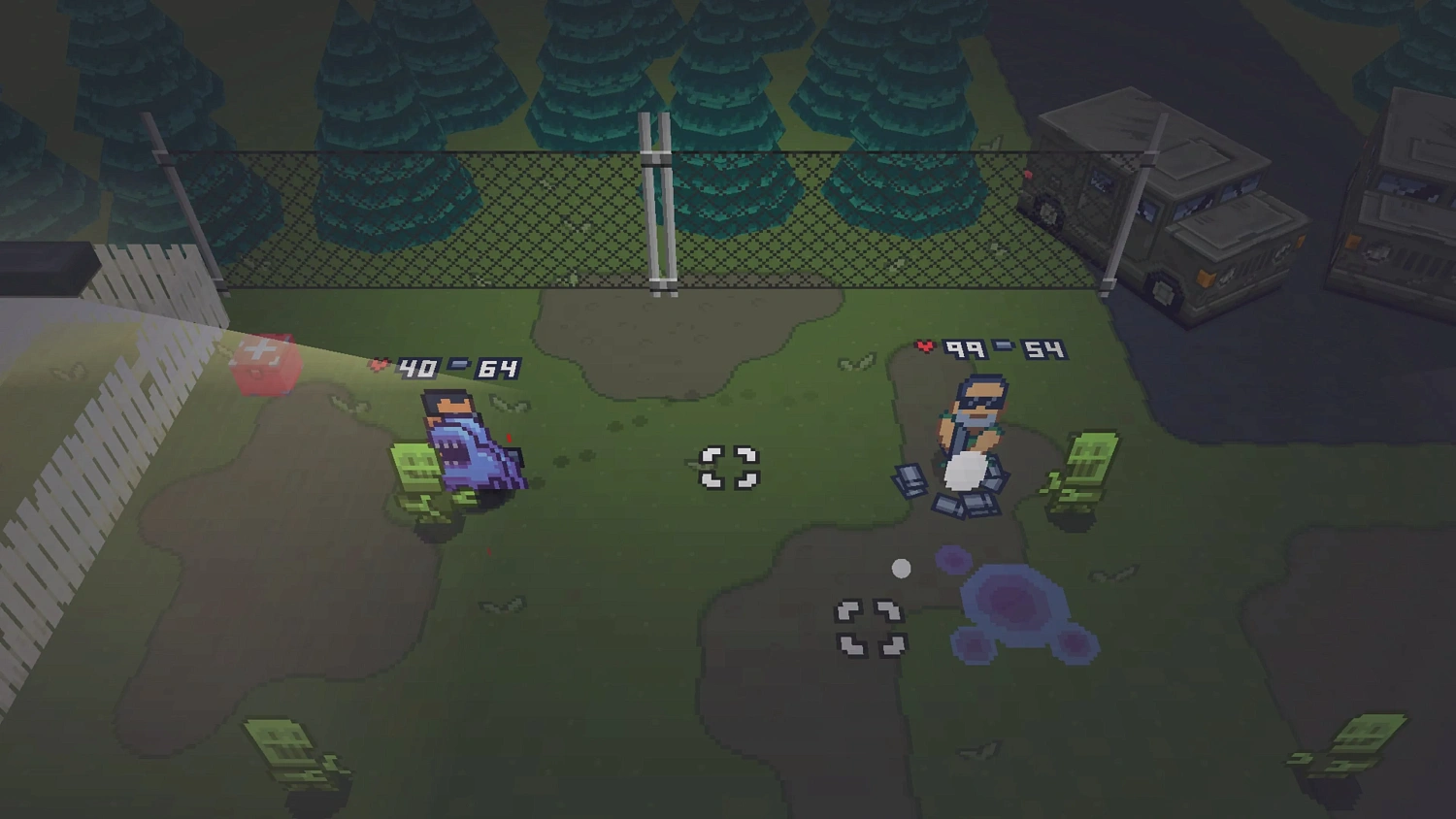Screen dimensions: 1456x819
Task: Click the center targeting reticle between the players
Action: coord(729,468)
